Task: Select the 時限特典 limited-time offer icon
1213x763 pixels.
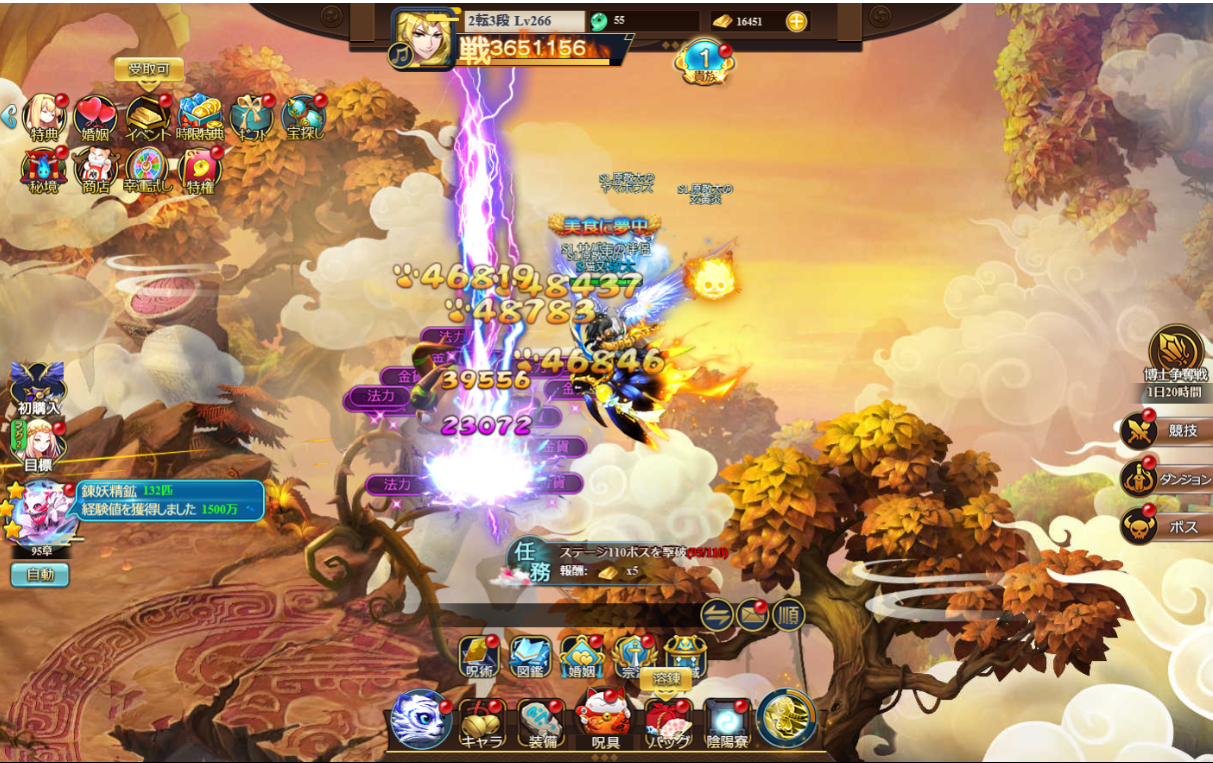Action: pos(200,118)
